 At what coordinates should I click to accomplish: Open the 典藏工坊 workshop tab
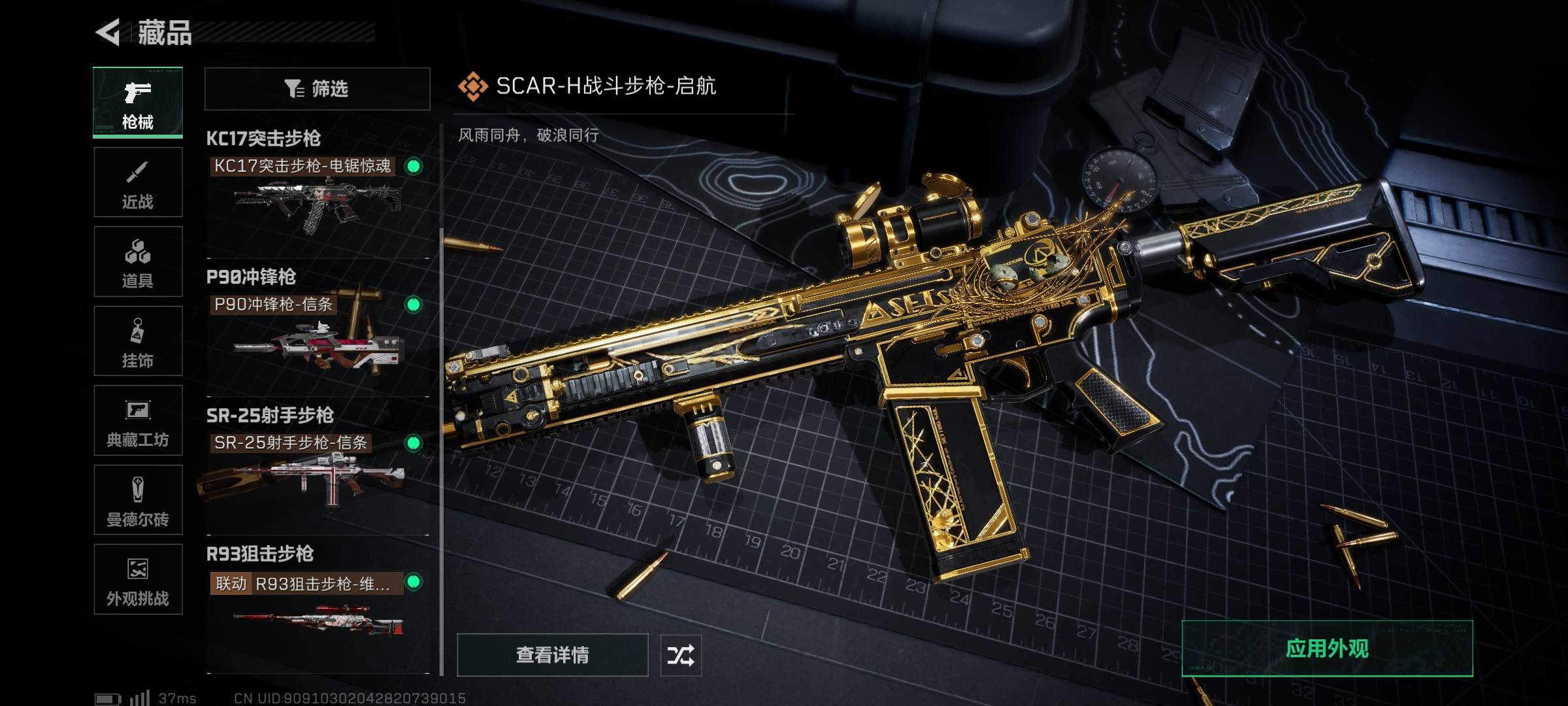pos(138,420)
